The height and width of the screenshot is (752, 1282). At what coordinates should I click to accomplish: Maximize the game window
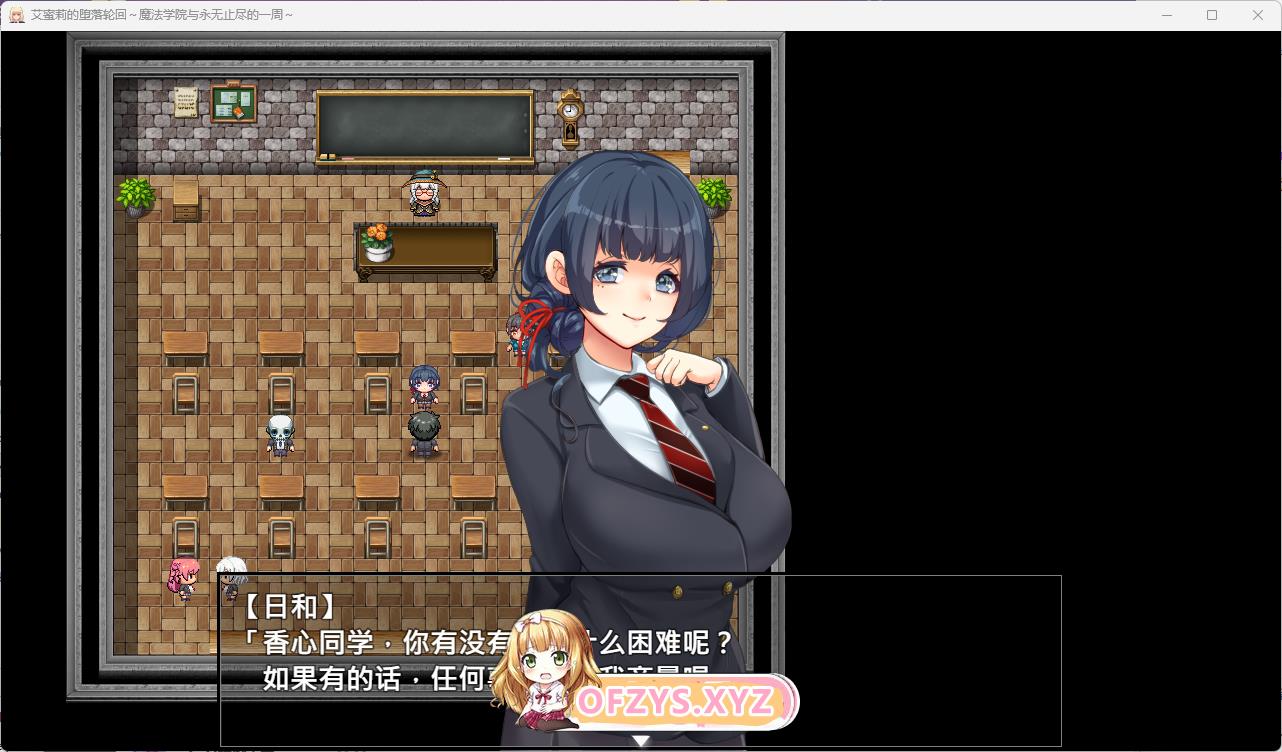[1212, 15]
